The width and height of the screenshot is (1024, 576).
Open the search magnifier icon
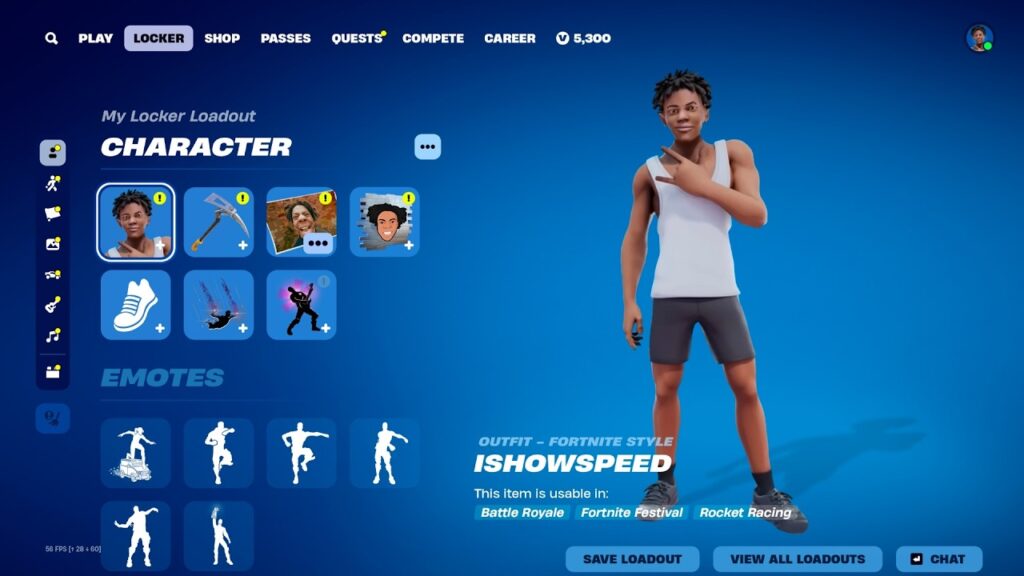[51, 39]
